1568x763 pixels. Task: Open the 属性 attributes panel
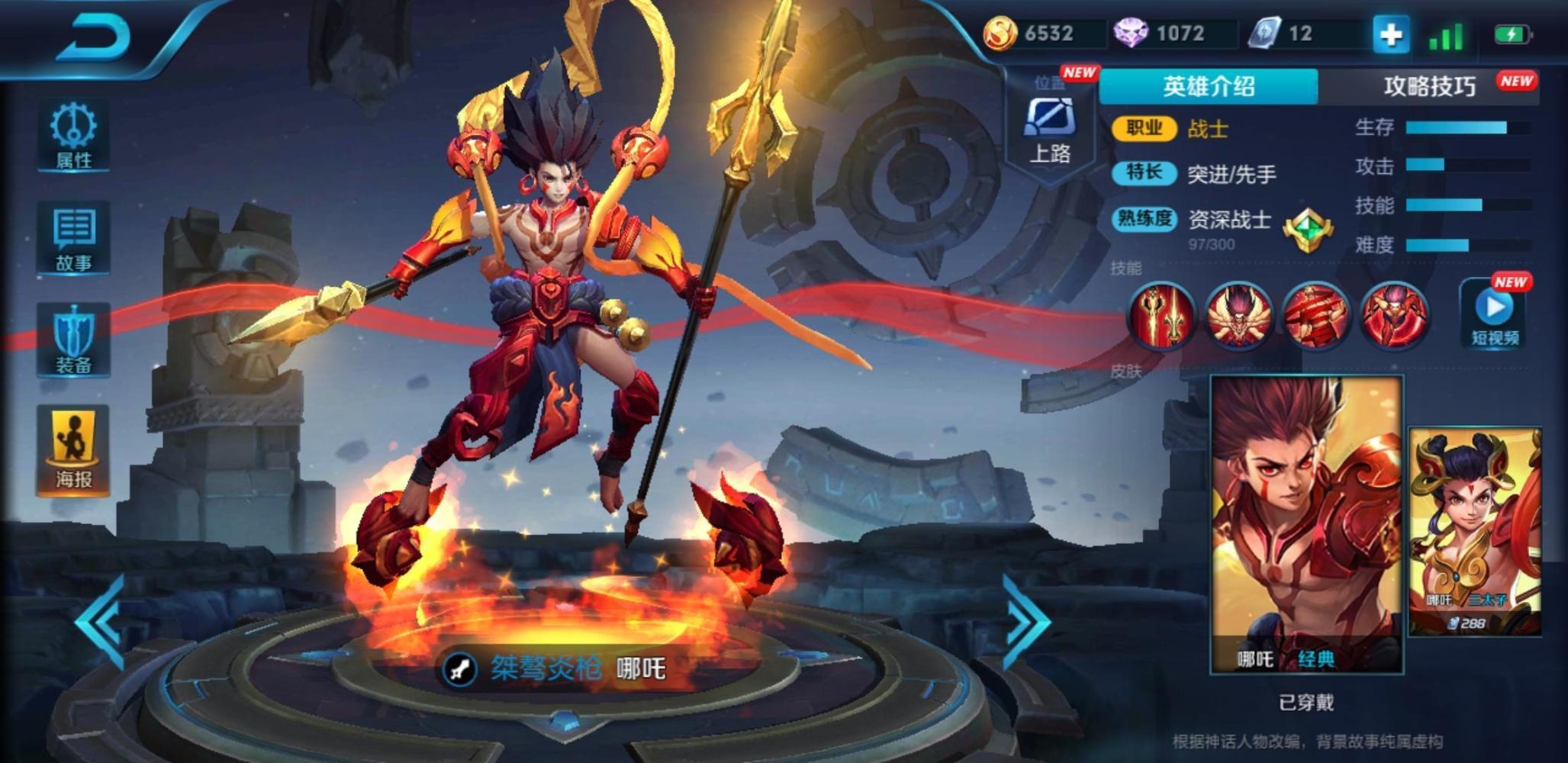pyautogui.click(x=73, y=136)
